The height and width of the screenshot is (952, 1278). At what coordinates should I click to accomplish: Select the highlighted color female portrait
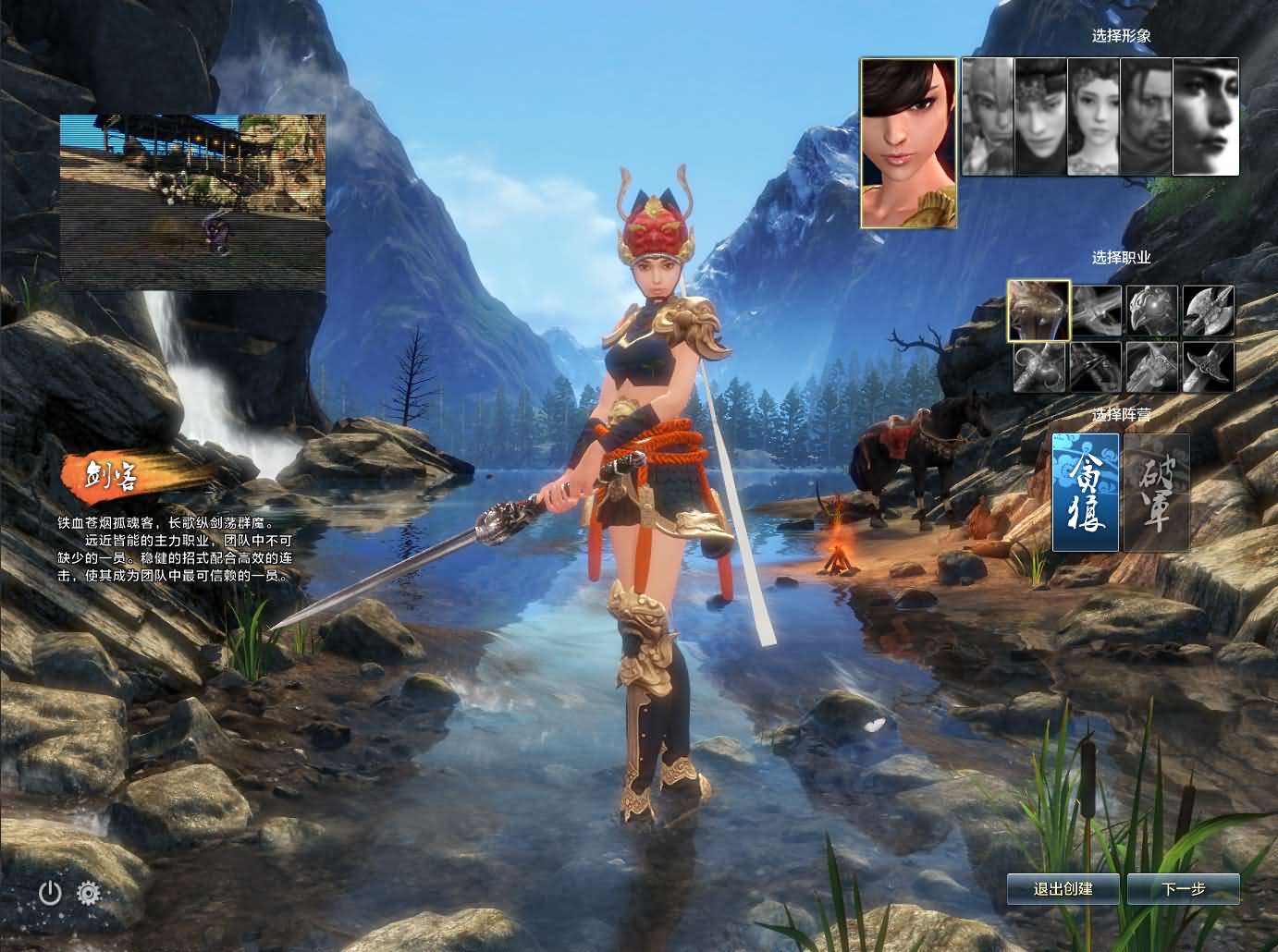pos(908,142)
